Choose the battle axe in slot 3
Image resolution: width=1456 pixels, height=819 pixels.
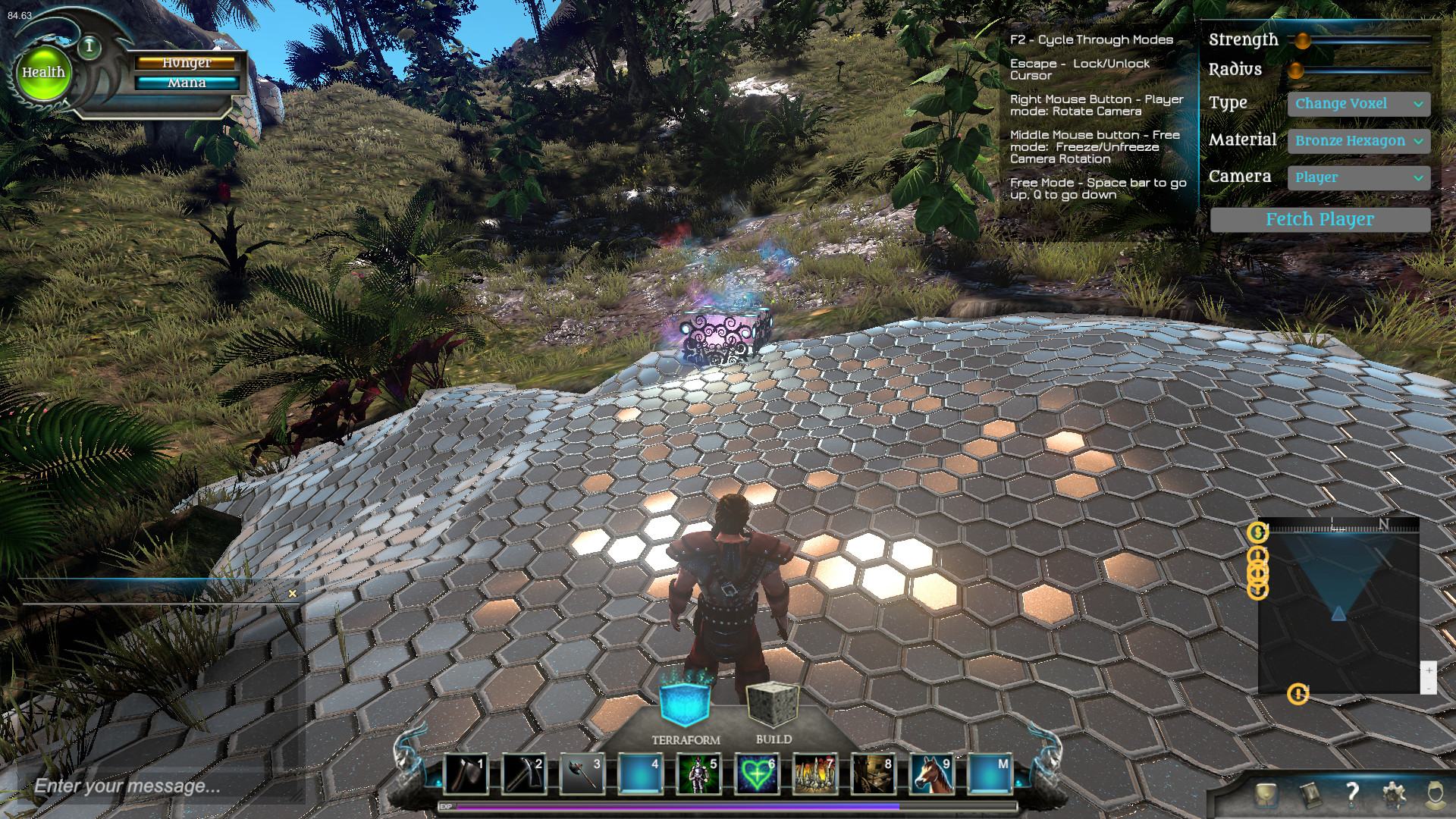(x=582, y=773)
